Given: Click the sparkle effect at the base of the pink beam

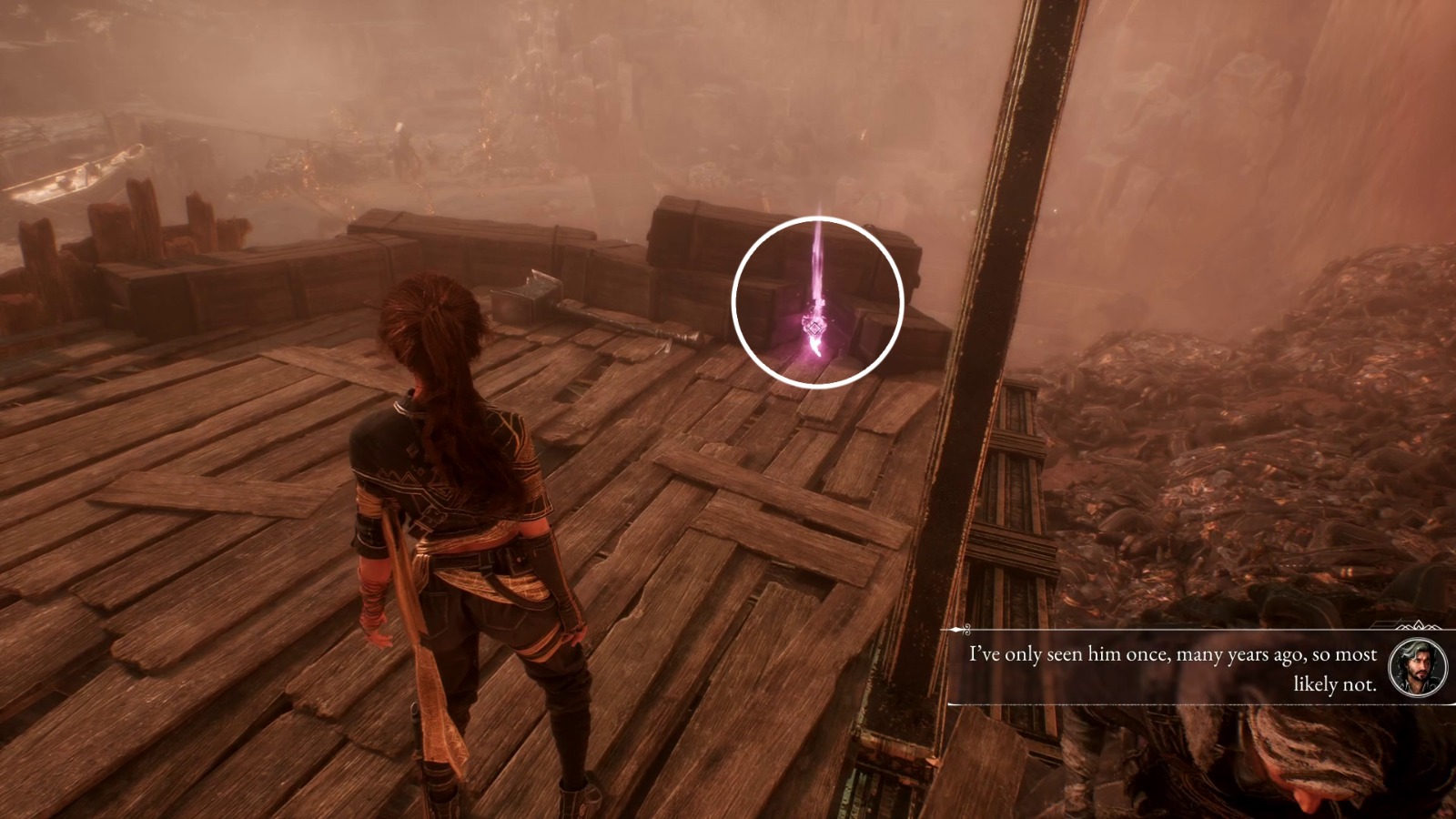Looking at the screenshot, I should (x=815, y=346).
